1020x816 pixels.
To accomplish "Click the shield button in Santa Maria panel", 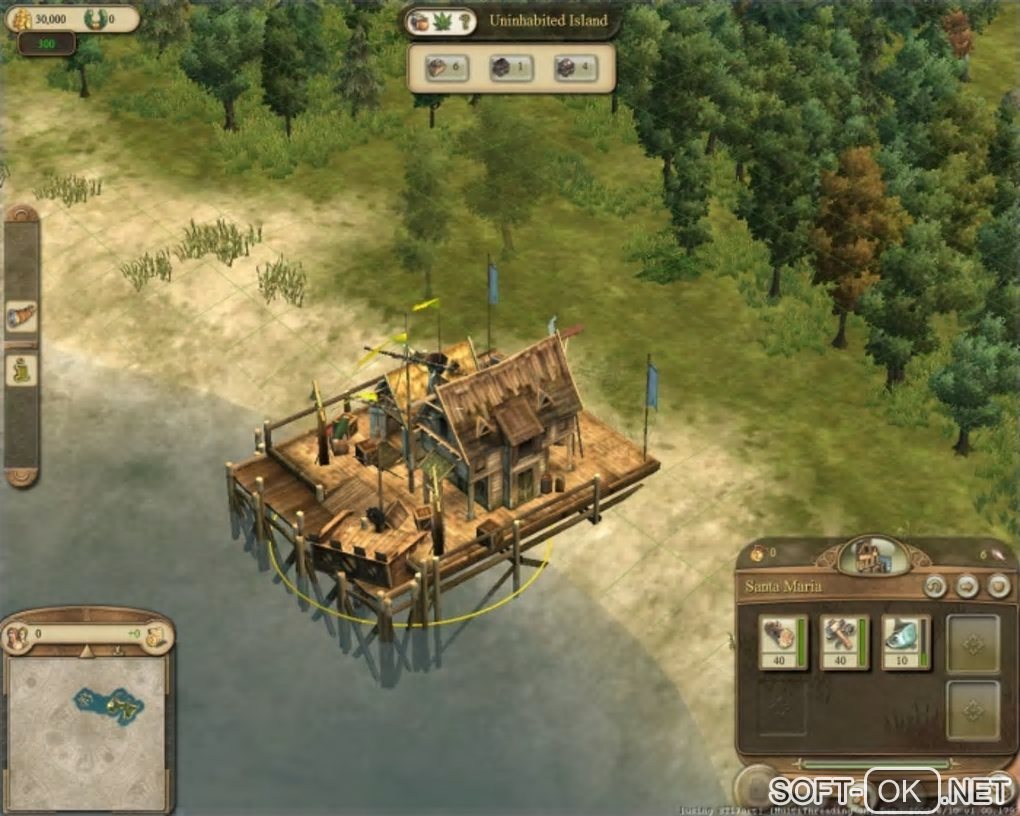I will 998,586.
